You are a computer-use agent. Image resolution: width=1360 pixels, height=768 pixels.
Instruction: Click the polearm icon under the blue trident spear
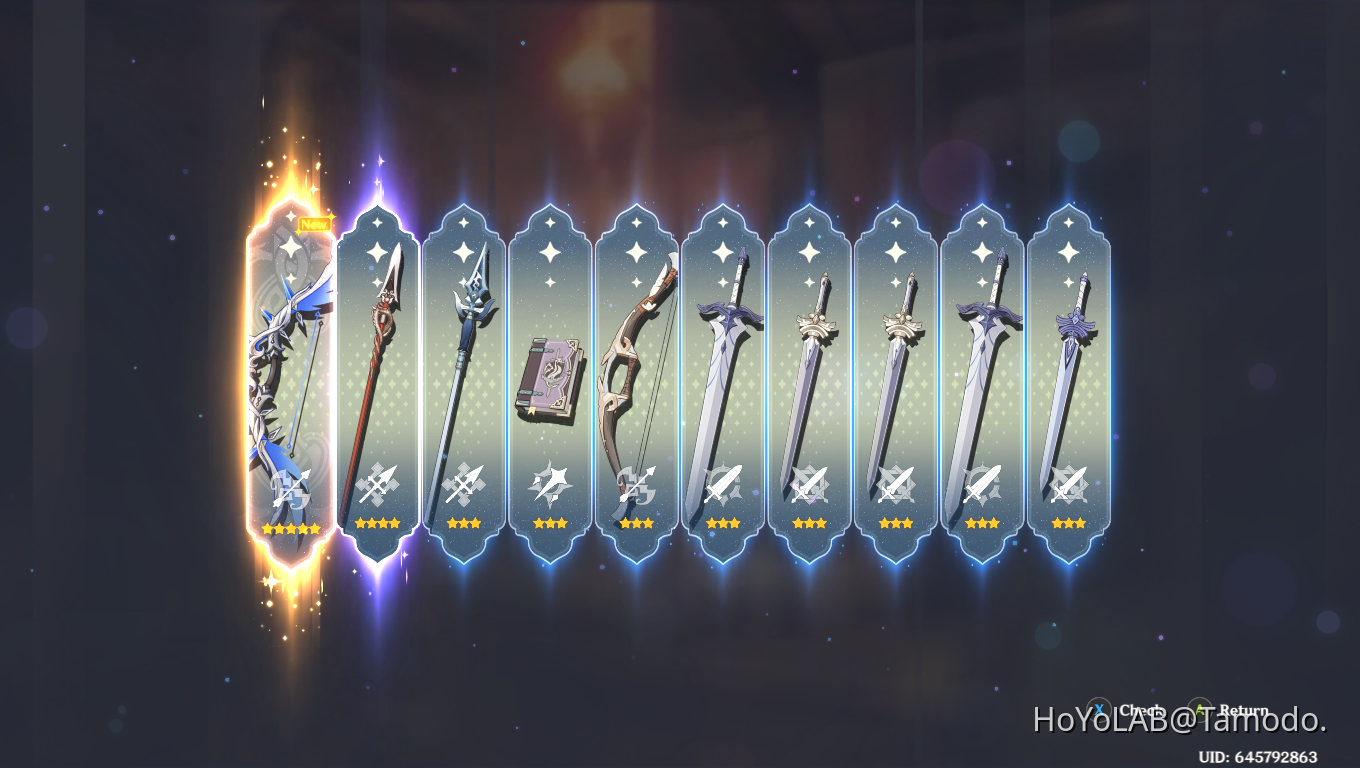(x=463, y=484)
